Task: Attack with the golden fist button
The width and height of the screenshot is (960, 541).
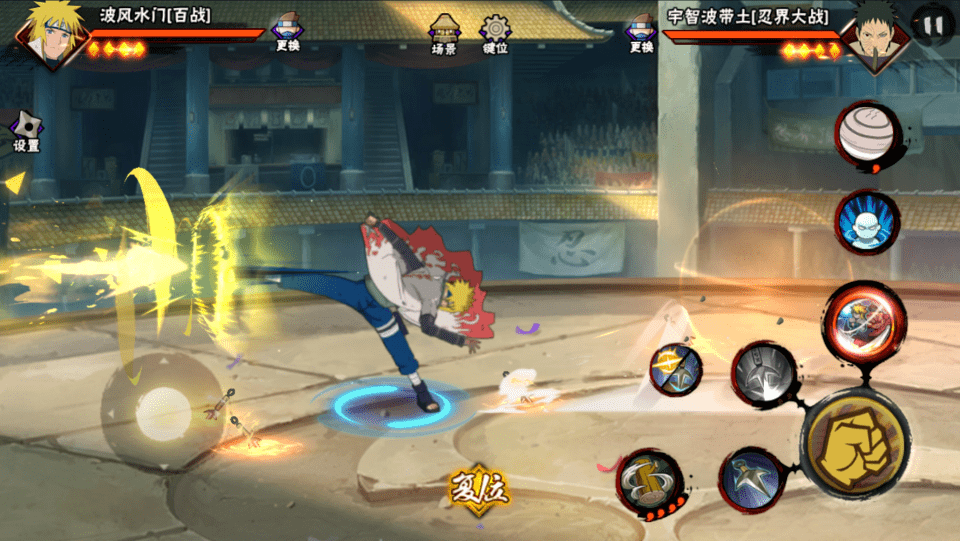Action: coord(854,441)
